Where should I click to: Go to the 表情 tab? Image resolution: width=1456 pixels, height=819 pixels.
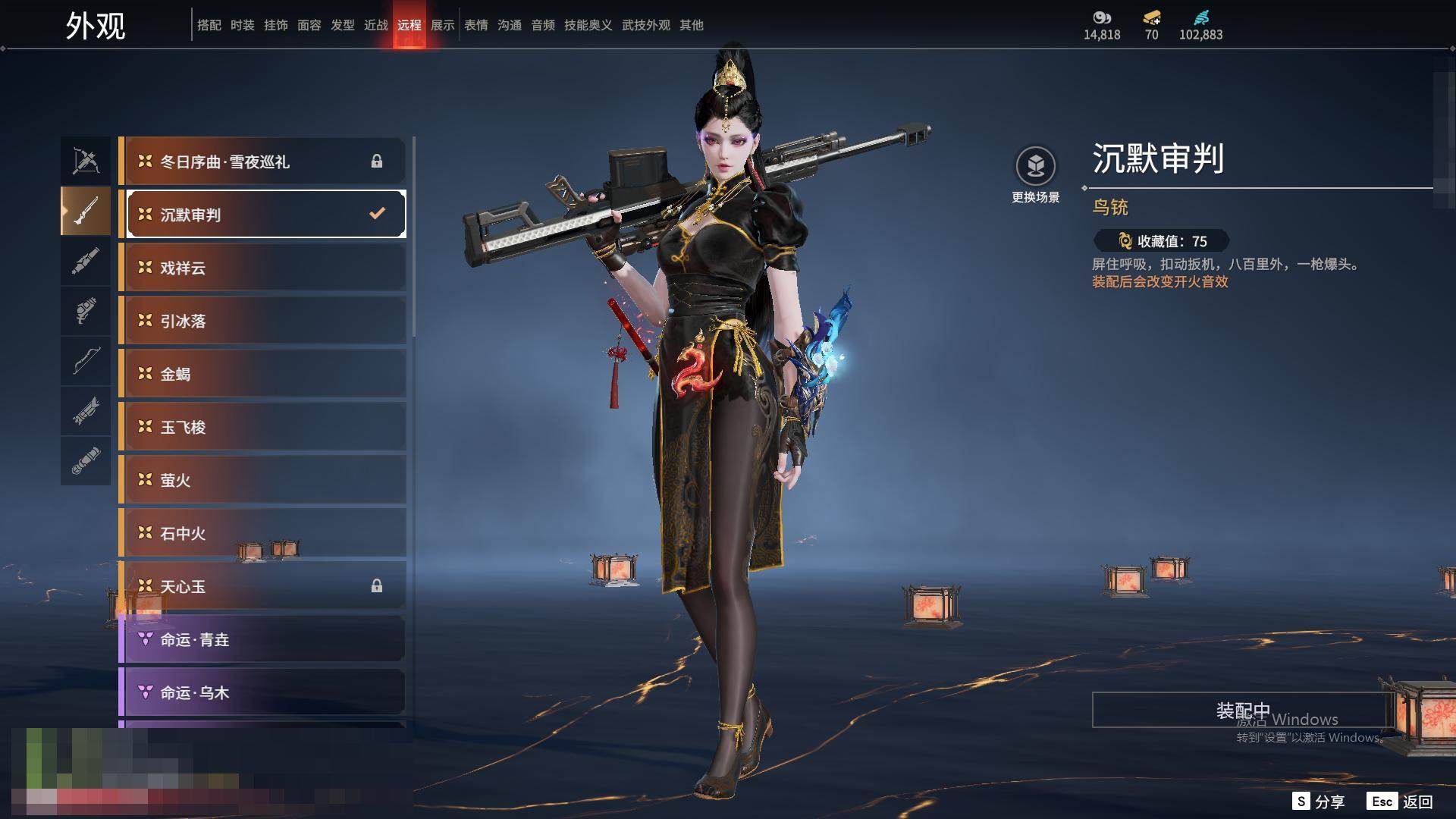[x=476, y=25]
